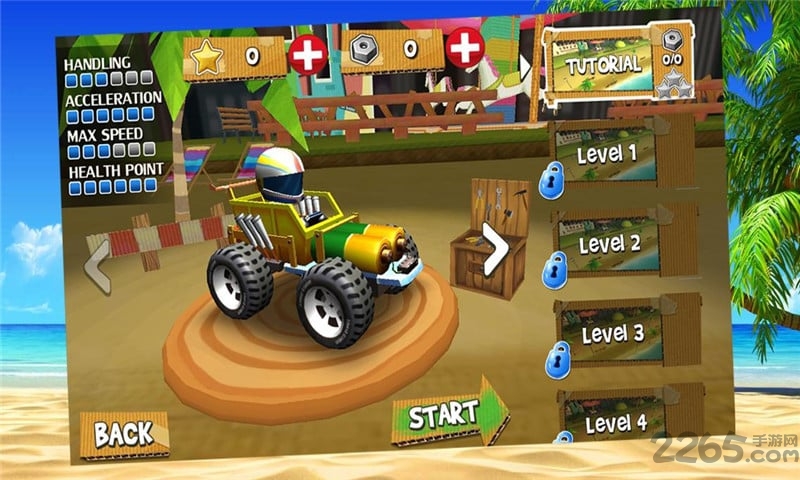Choose the locked Level 2 tile
Viewport: 800px width, 480px height.
[x=623, y=244]
